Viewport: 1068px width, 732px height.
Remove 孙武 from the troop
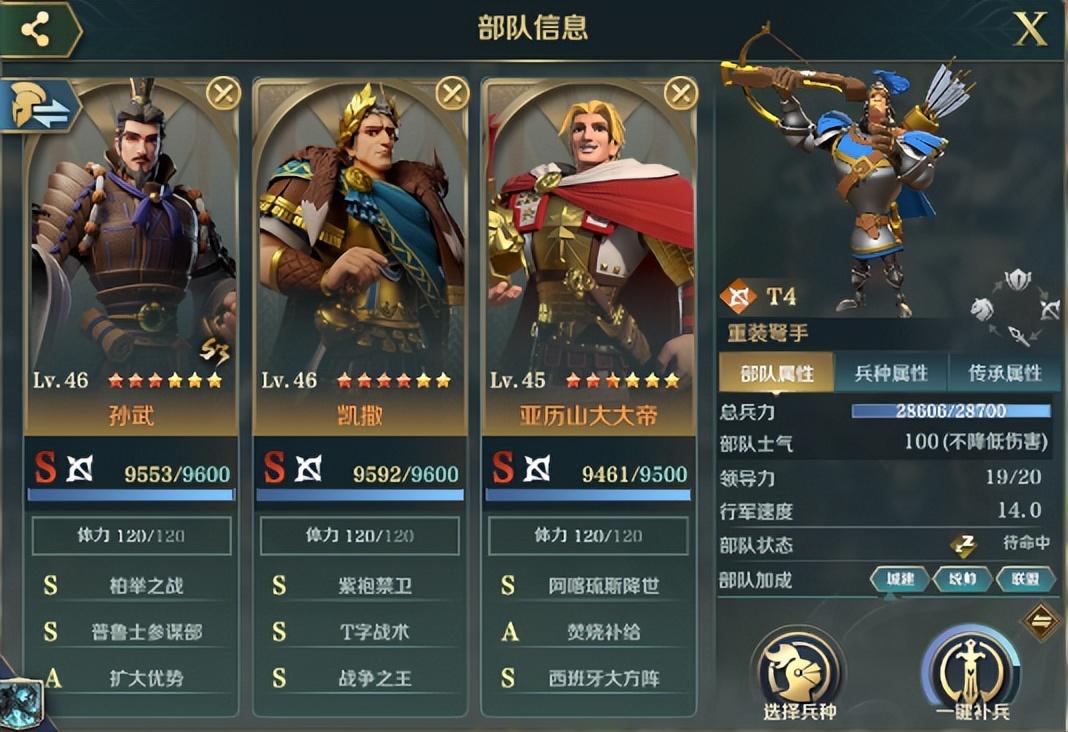(x=223, y=94)
